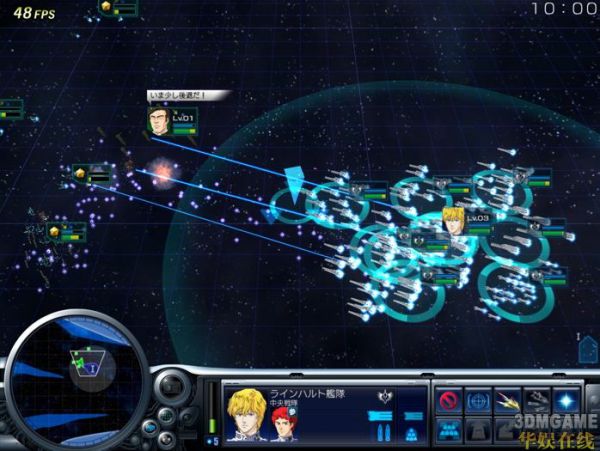Trigger the beam attack command icon

pos(510,401)
